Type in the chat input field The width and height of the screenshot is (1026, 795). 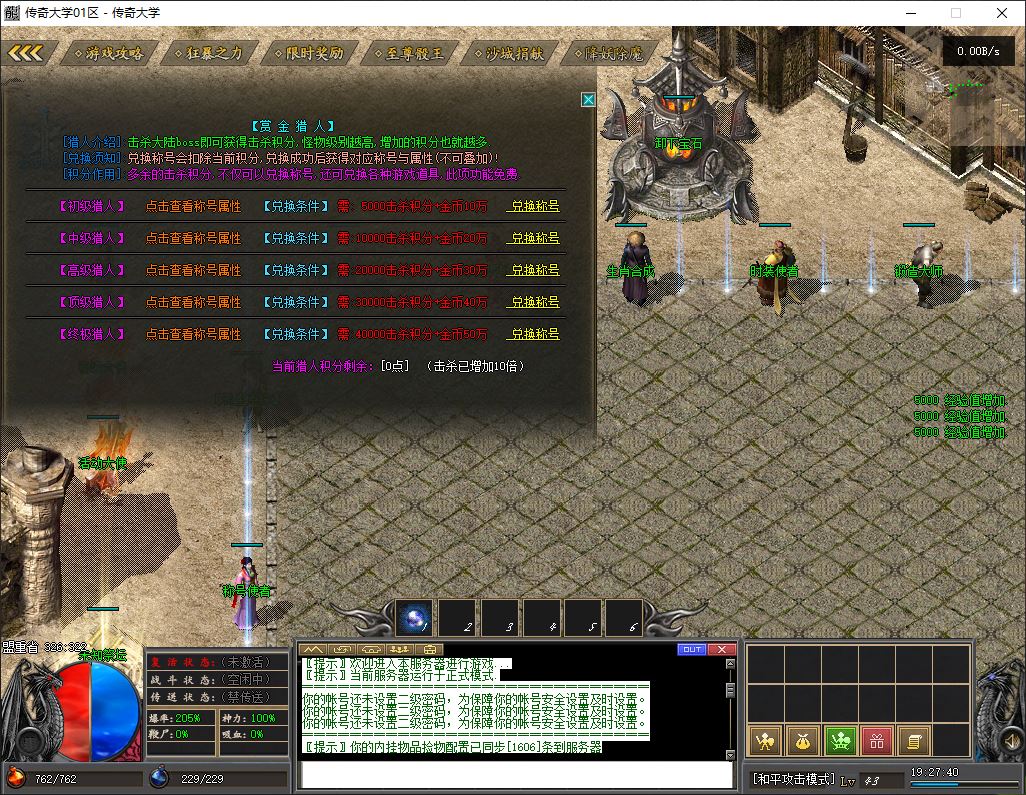pos(517,775)
